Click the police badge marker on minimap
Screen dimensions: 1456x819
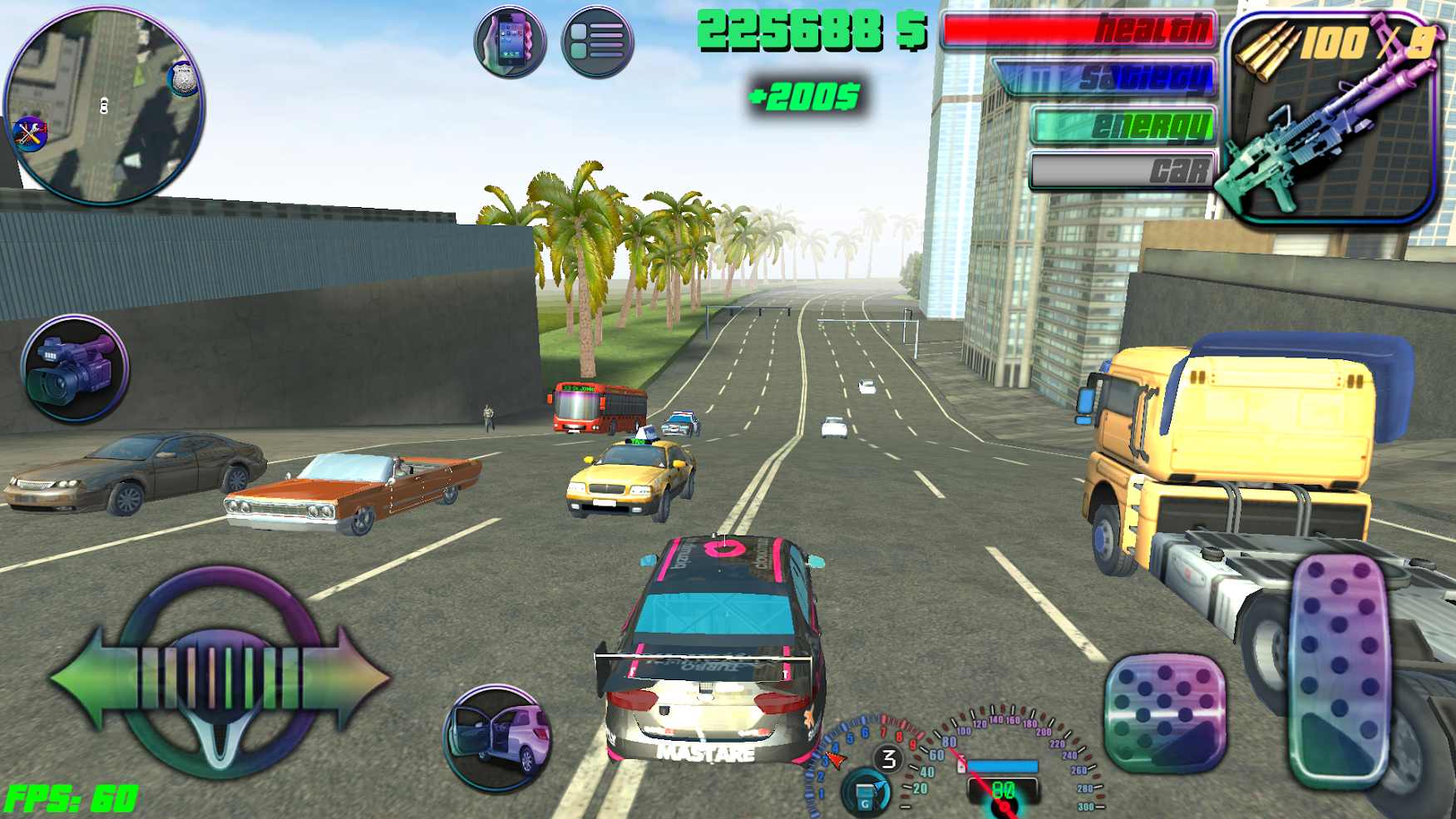tap(182, 79)
